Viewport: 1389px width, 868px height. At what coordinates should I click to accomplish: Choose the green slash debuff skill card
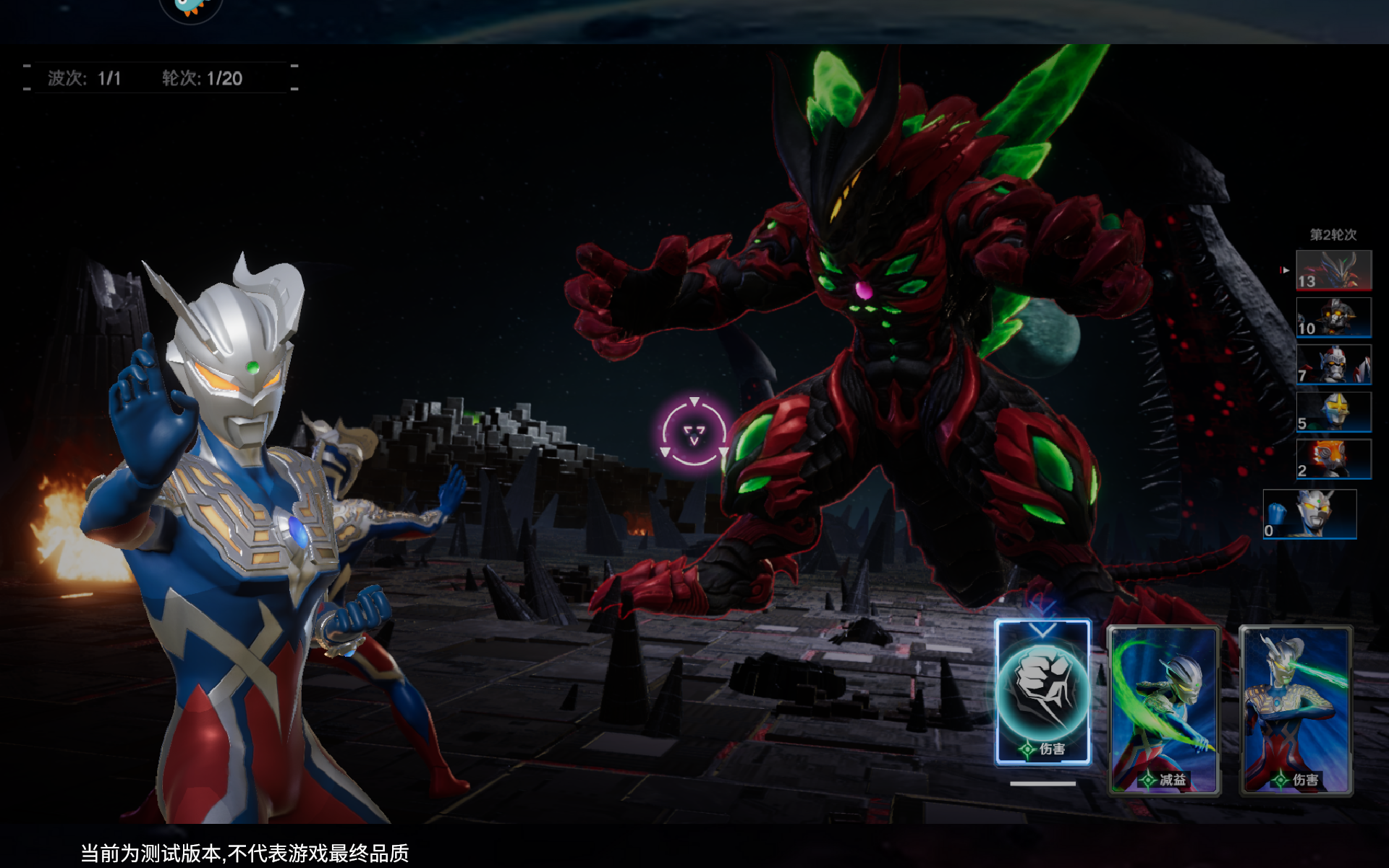click(1164, 710)
